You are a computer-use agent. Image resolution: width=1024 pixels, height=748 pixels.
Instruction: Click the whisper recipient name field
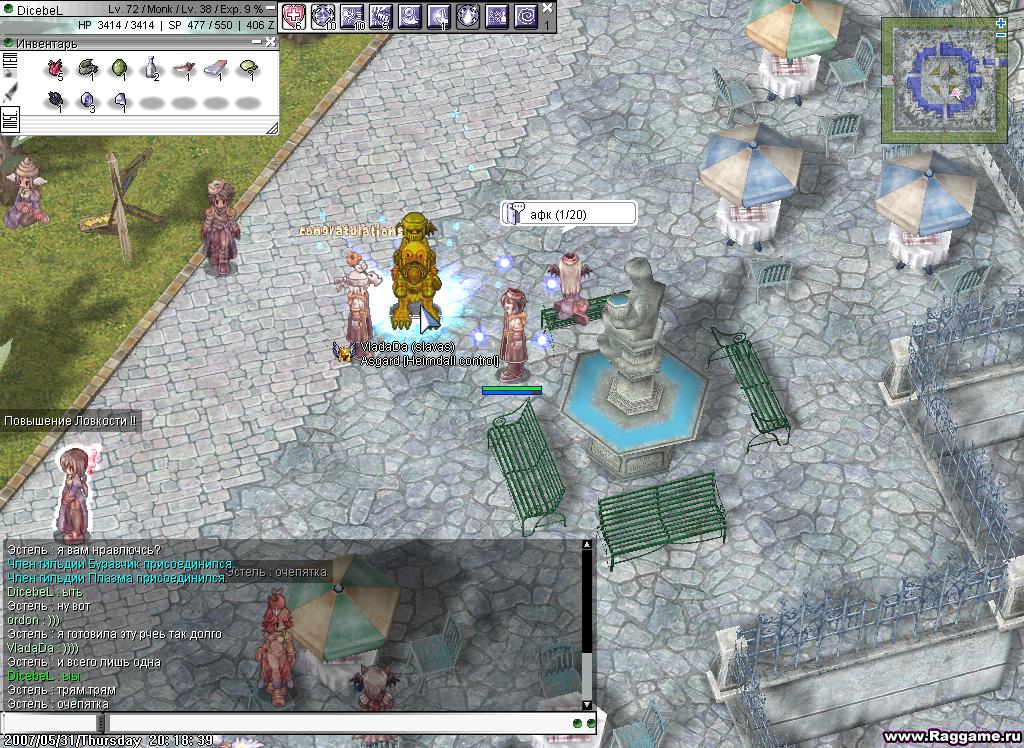50,722
